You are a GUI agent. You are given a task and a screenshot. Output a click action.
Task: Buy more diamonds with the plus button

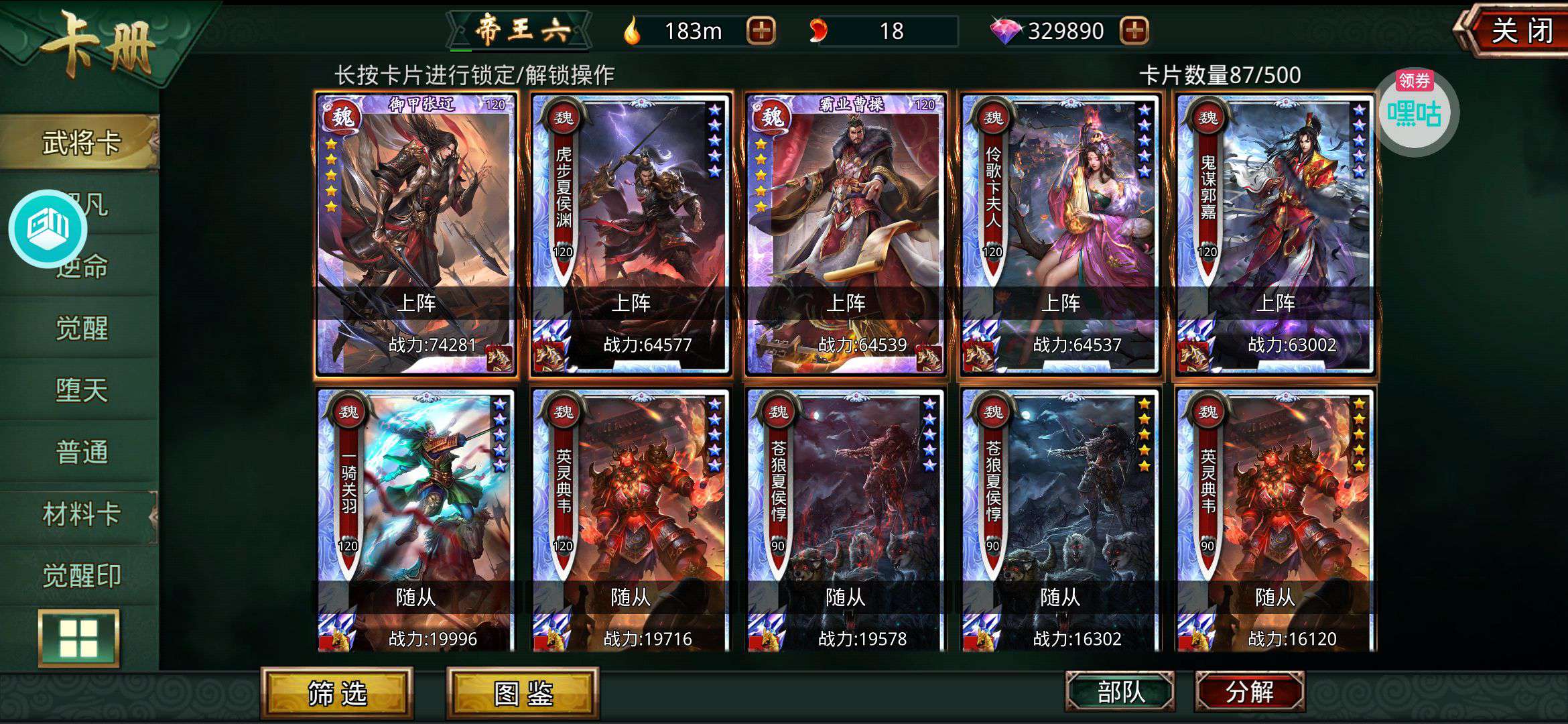(1133, 31)
